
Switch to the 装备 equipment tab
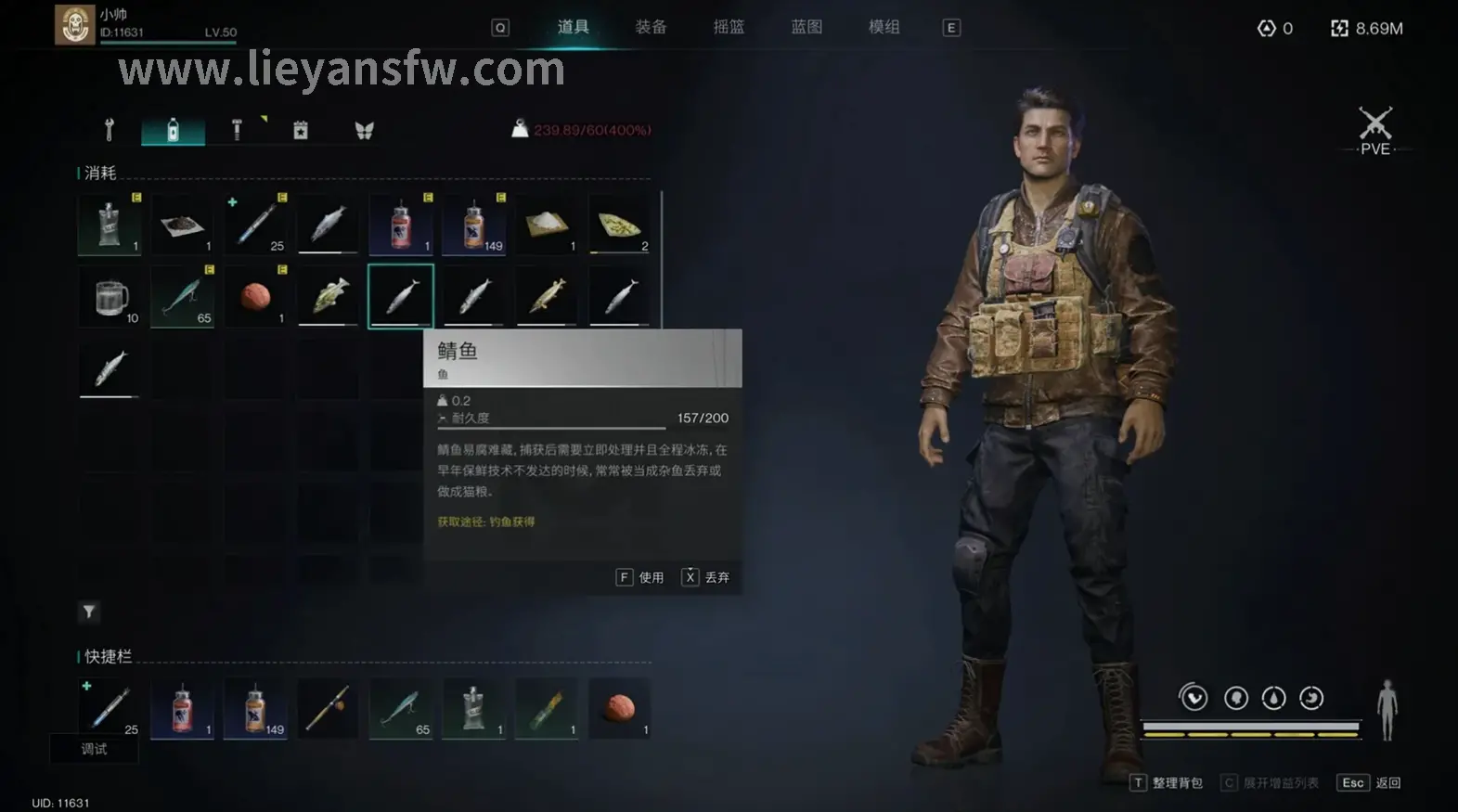651,27
